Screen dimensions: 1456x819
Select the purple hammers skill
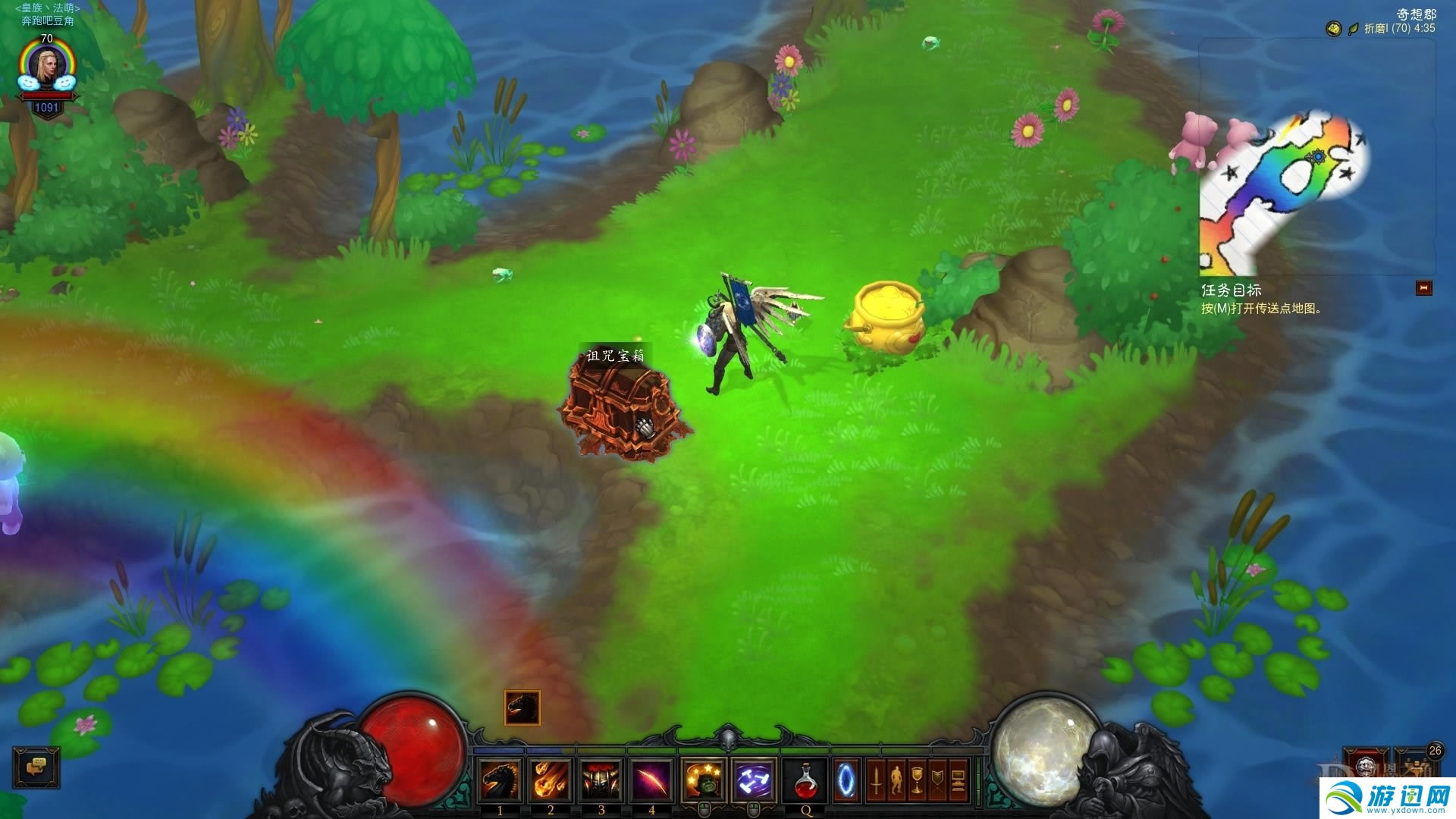[x=754, y=780]
